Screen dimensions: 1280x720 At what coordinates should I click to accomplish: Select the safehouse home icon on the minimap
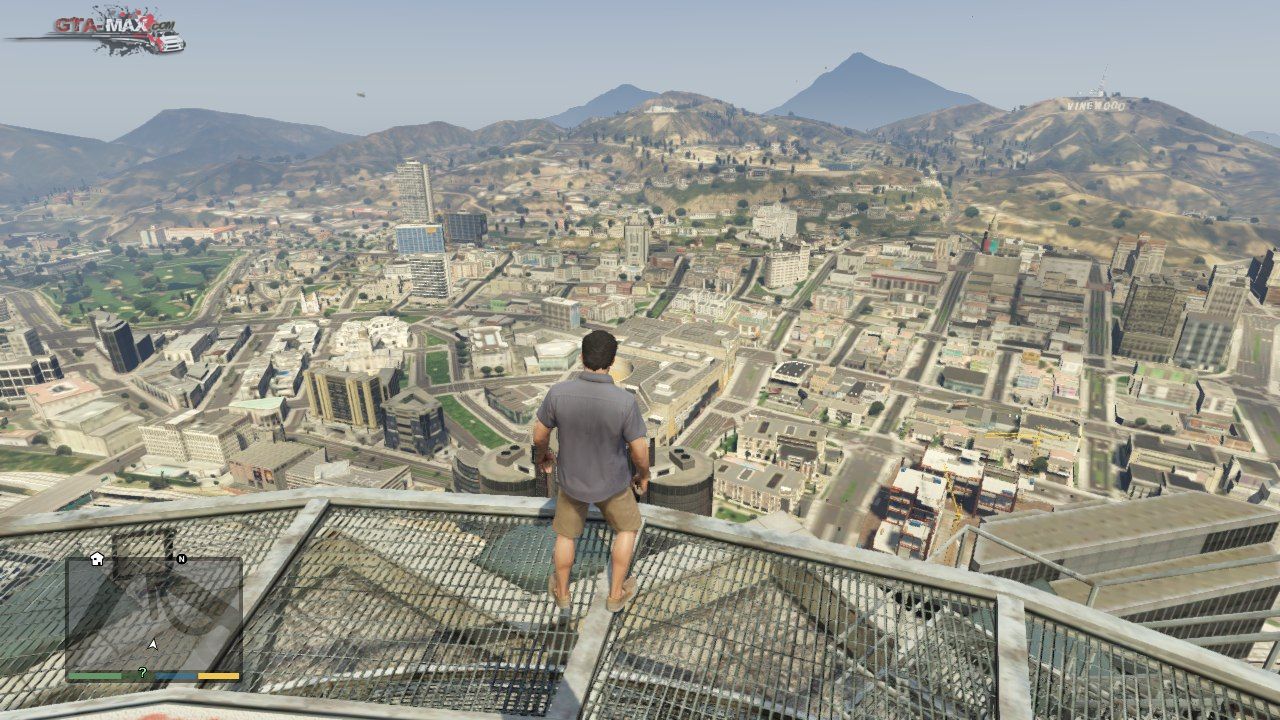(96, 559)
